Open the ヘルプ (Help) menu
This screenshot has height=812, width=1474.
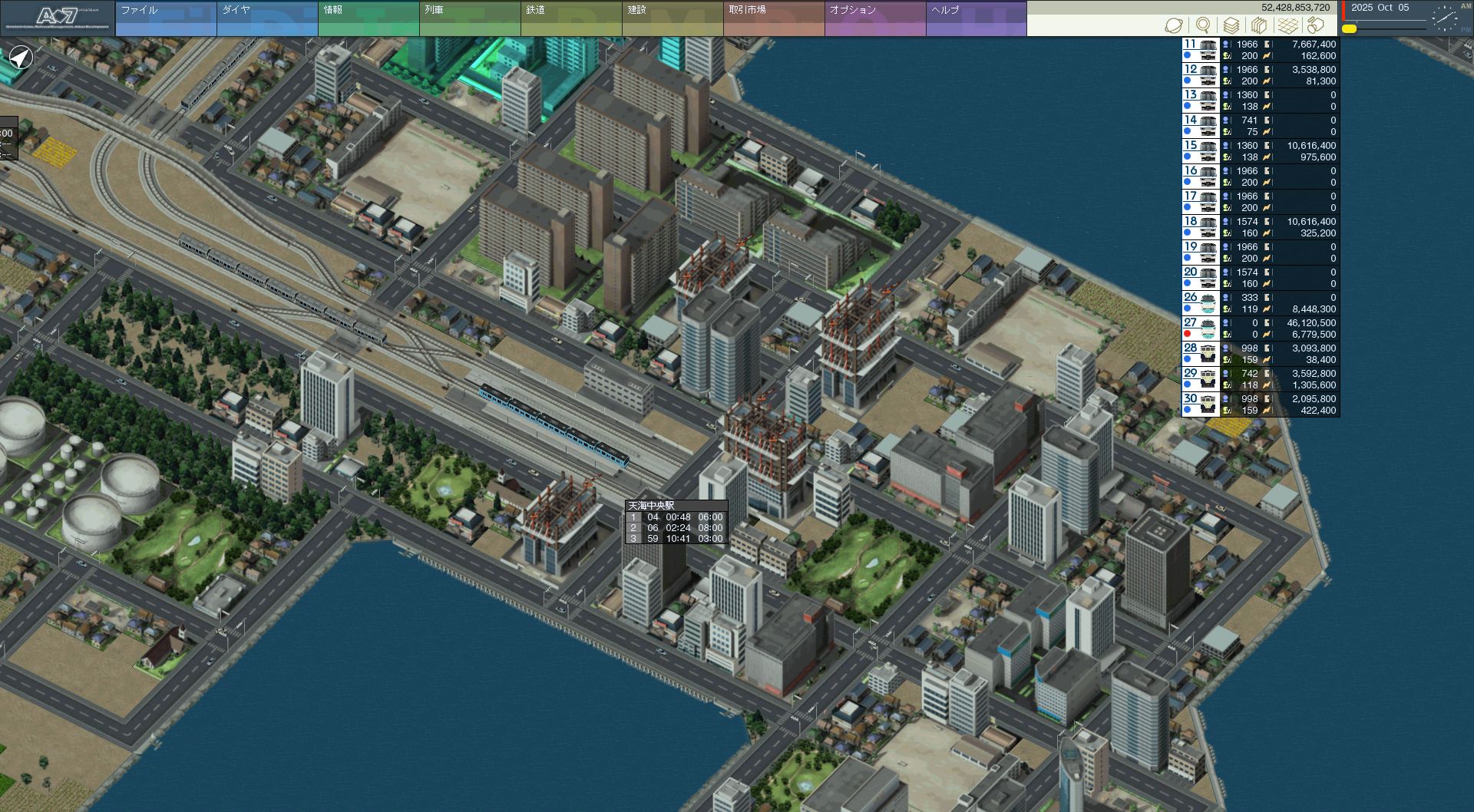point(976,18)
